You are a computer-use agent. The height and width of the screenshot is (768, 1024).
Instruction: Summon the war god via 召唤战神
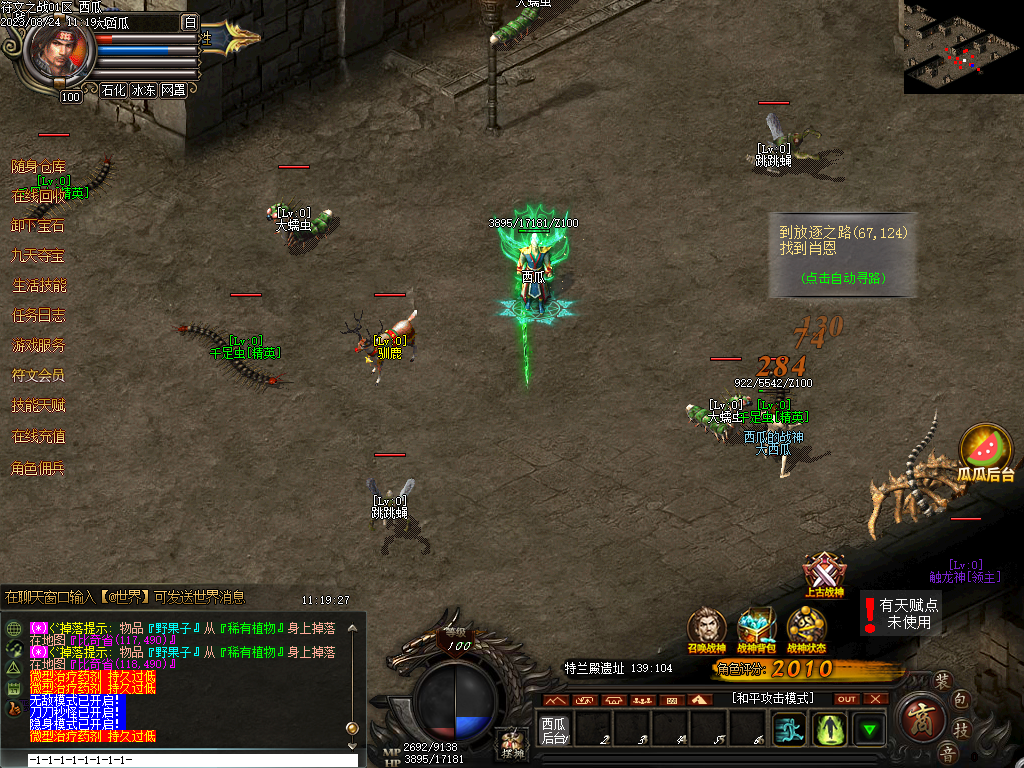click(x=706, y=630)
